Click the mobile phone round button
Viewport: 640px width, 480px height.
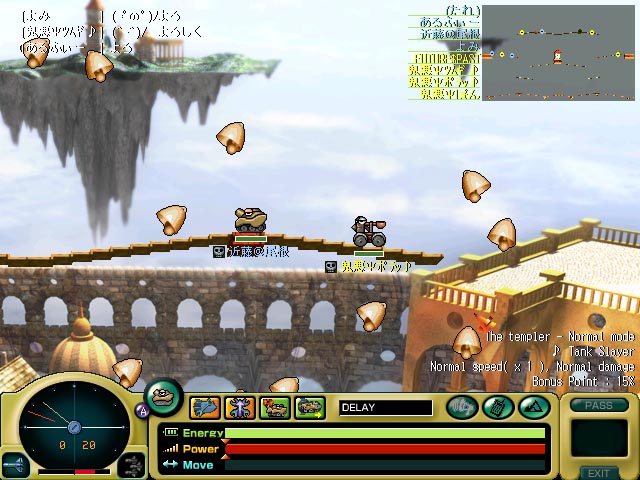(x=497, y=407)
